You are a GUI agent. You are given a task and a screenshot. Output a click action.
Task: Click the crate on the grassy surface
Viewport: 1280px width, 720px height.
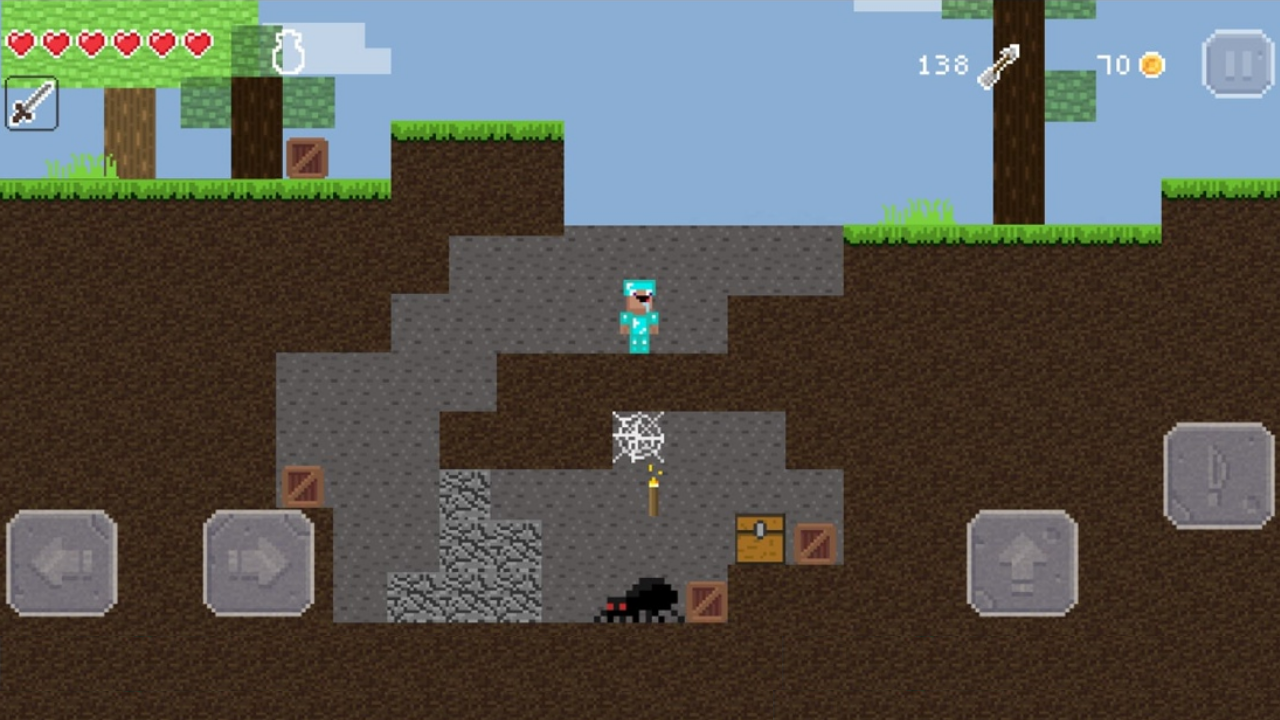point(307,158)
